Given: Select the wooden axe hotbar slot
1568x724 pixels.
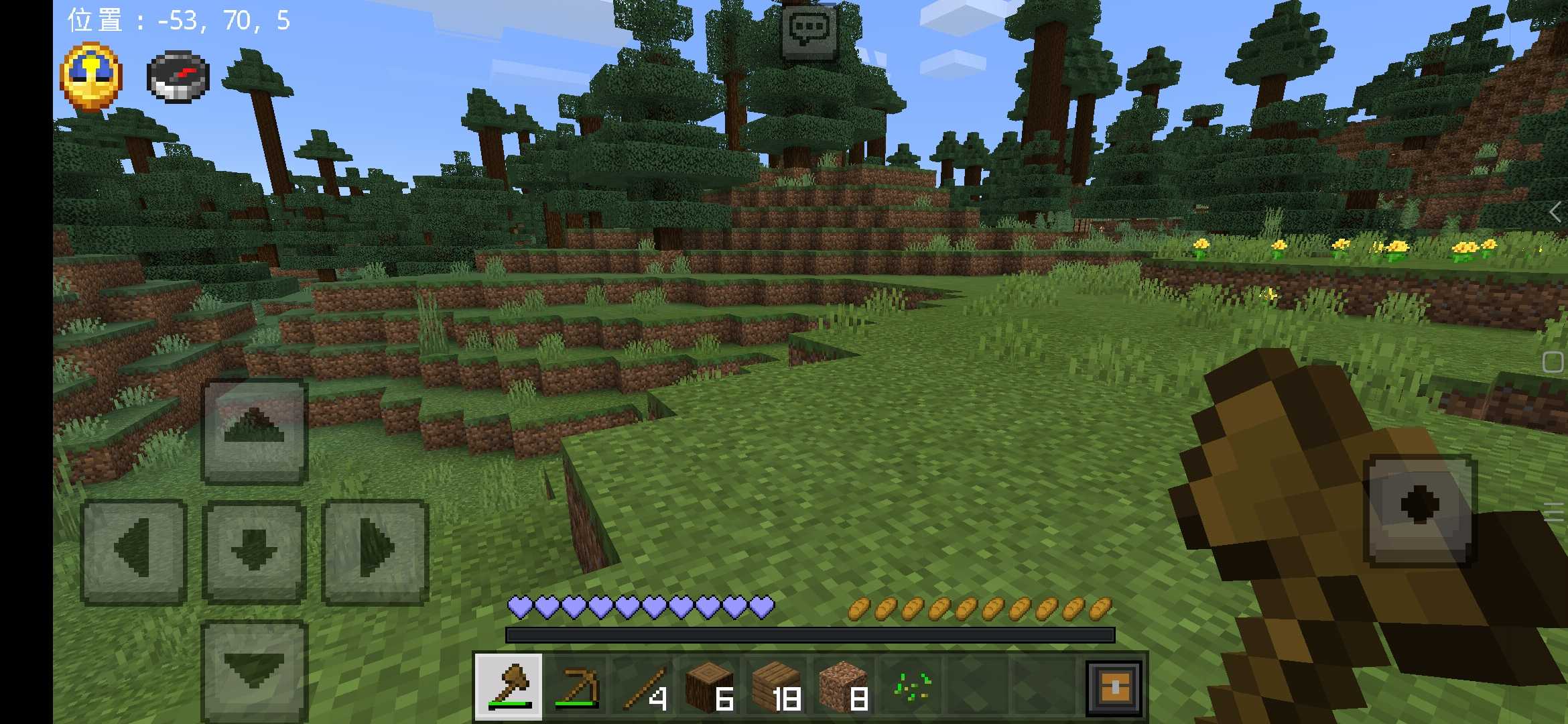Looking at the screenshot, I should click(x=509, y=686).
